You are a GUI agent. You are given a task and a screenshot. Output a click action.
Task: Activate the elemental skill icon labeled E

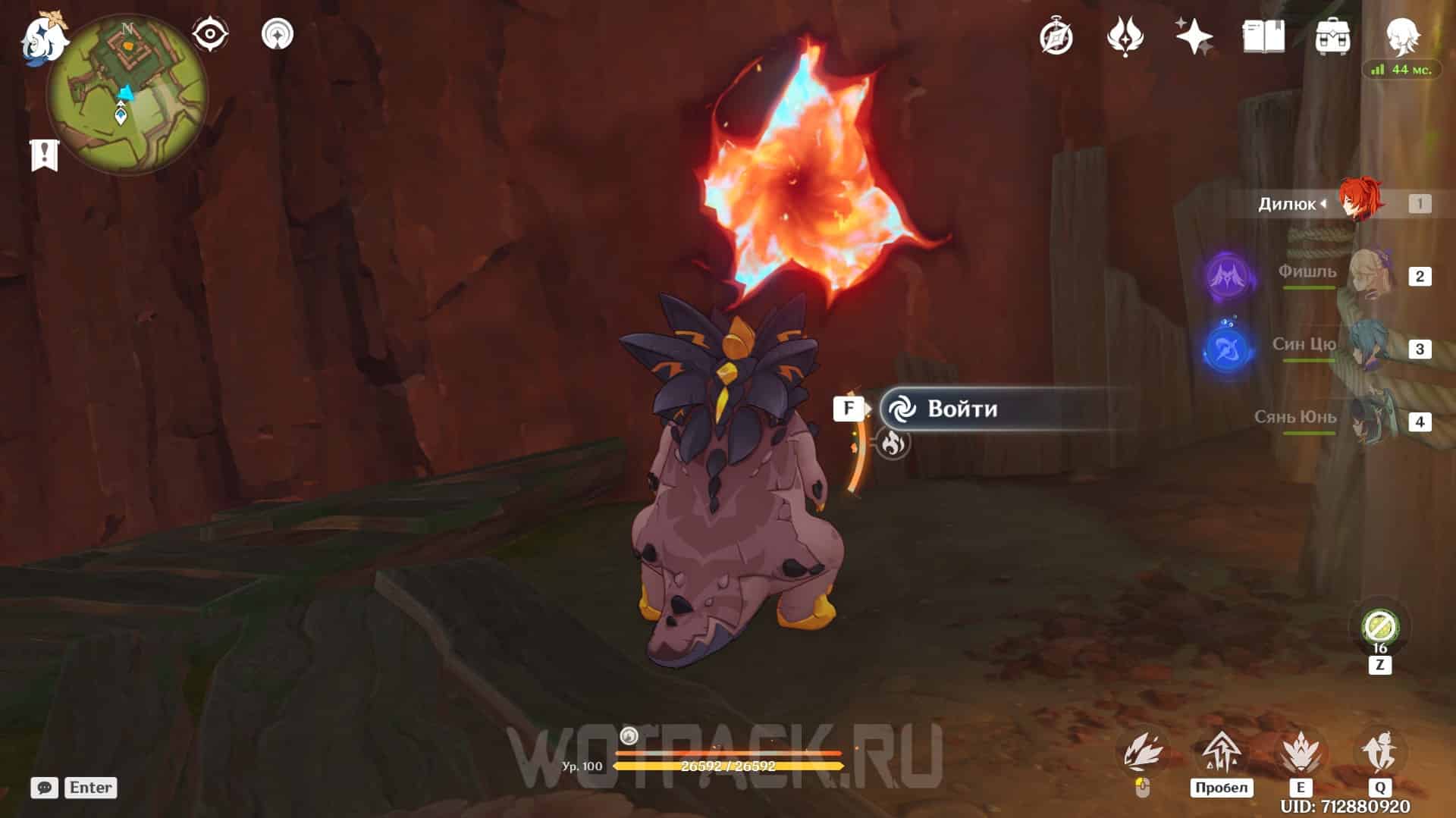pos(1301,753)
